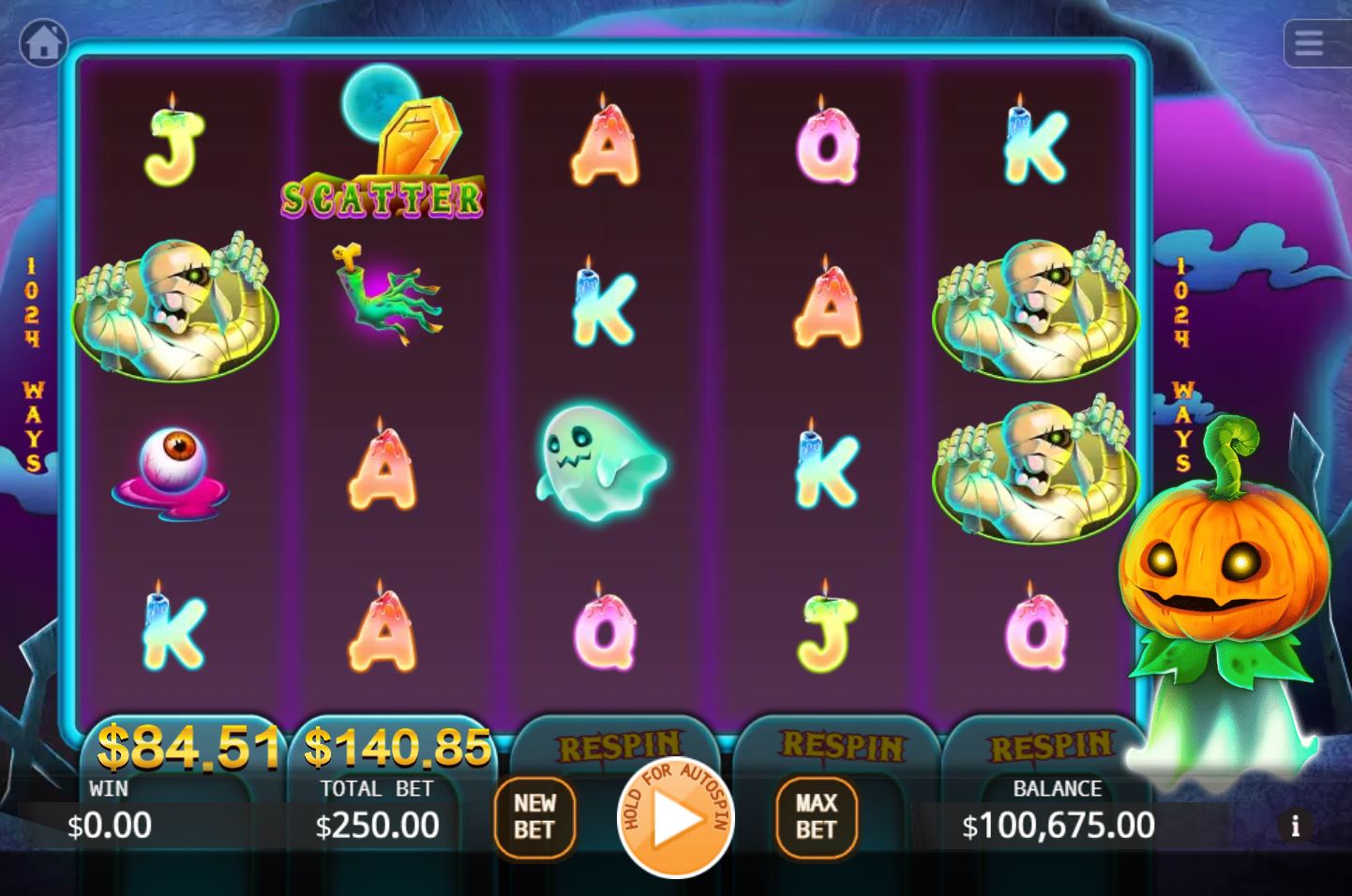This screenshot has width=1352, height=896.
Task: Click the home icon top left
Action: [x=44, y=42]
